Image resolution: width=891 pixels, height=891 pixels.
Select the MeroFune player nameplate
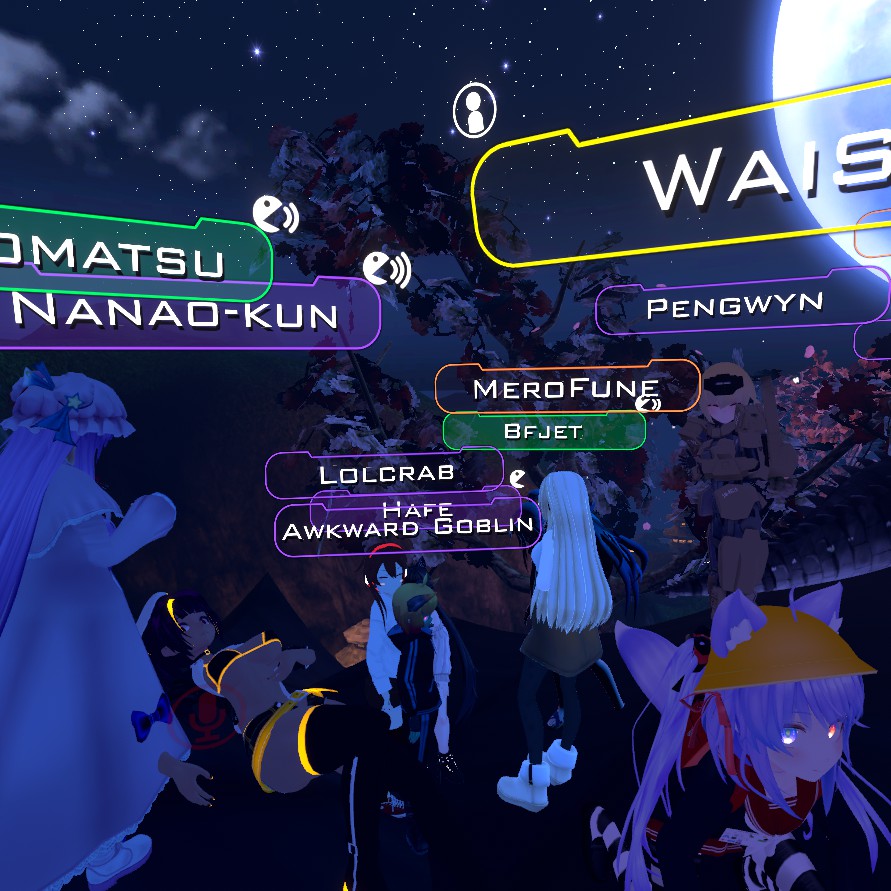[566, 387]
